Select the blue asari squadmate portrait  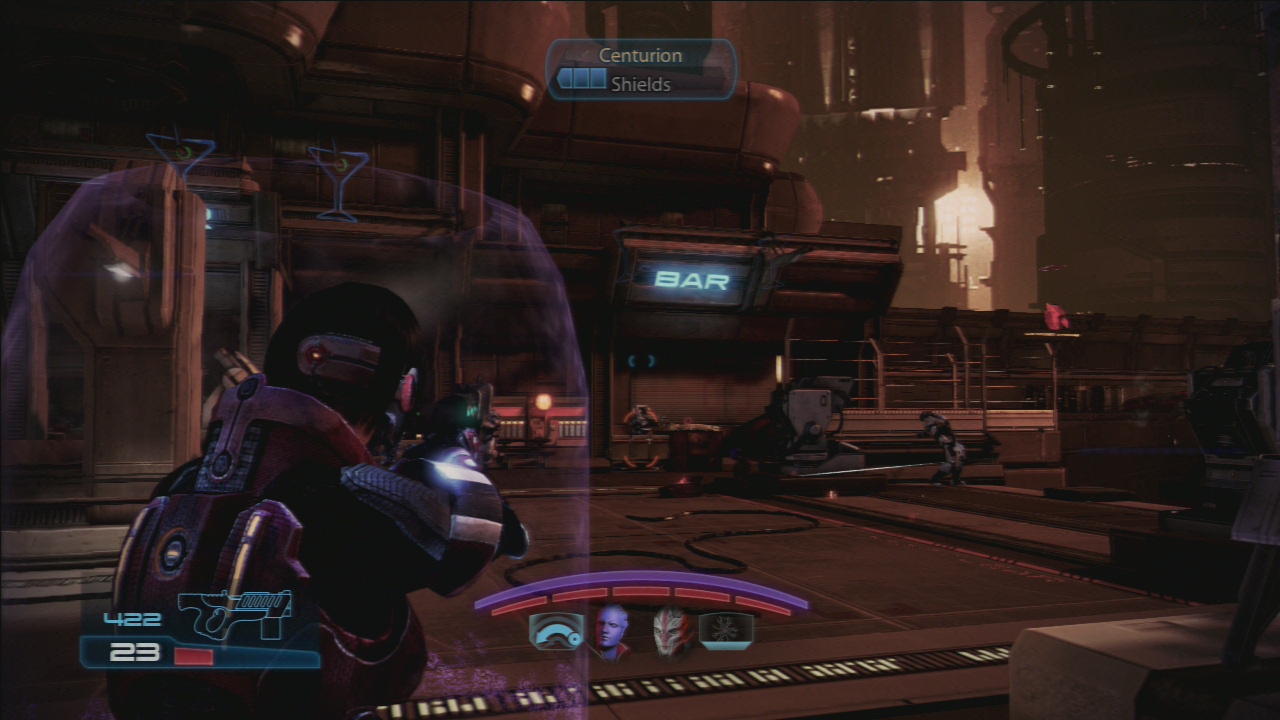(611, 632)
